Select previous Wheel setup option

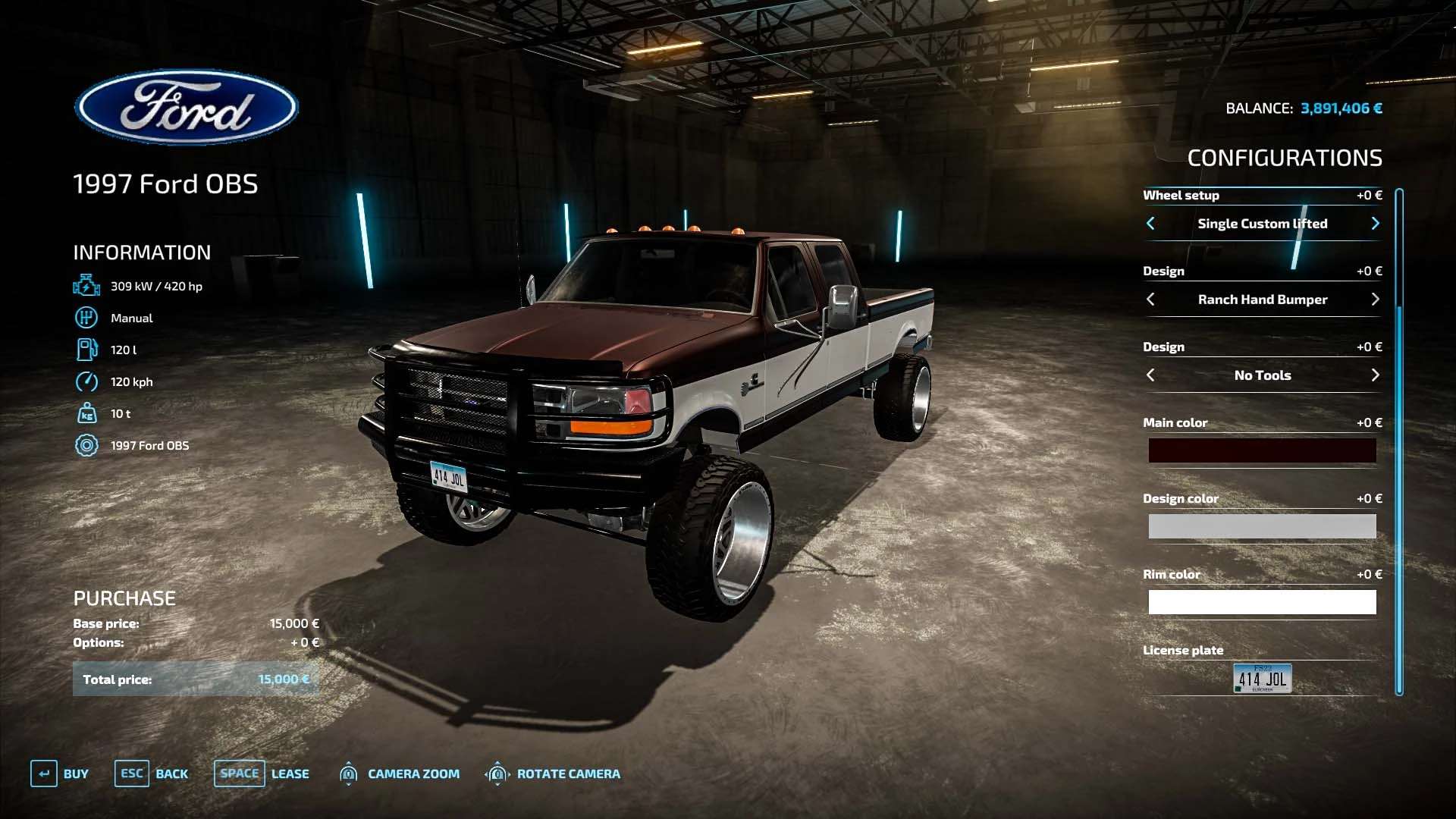coord(1150,224)
